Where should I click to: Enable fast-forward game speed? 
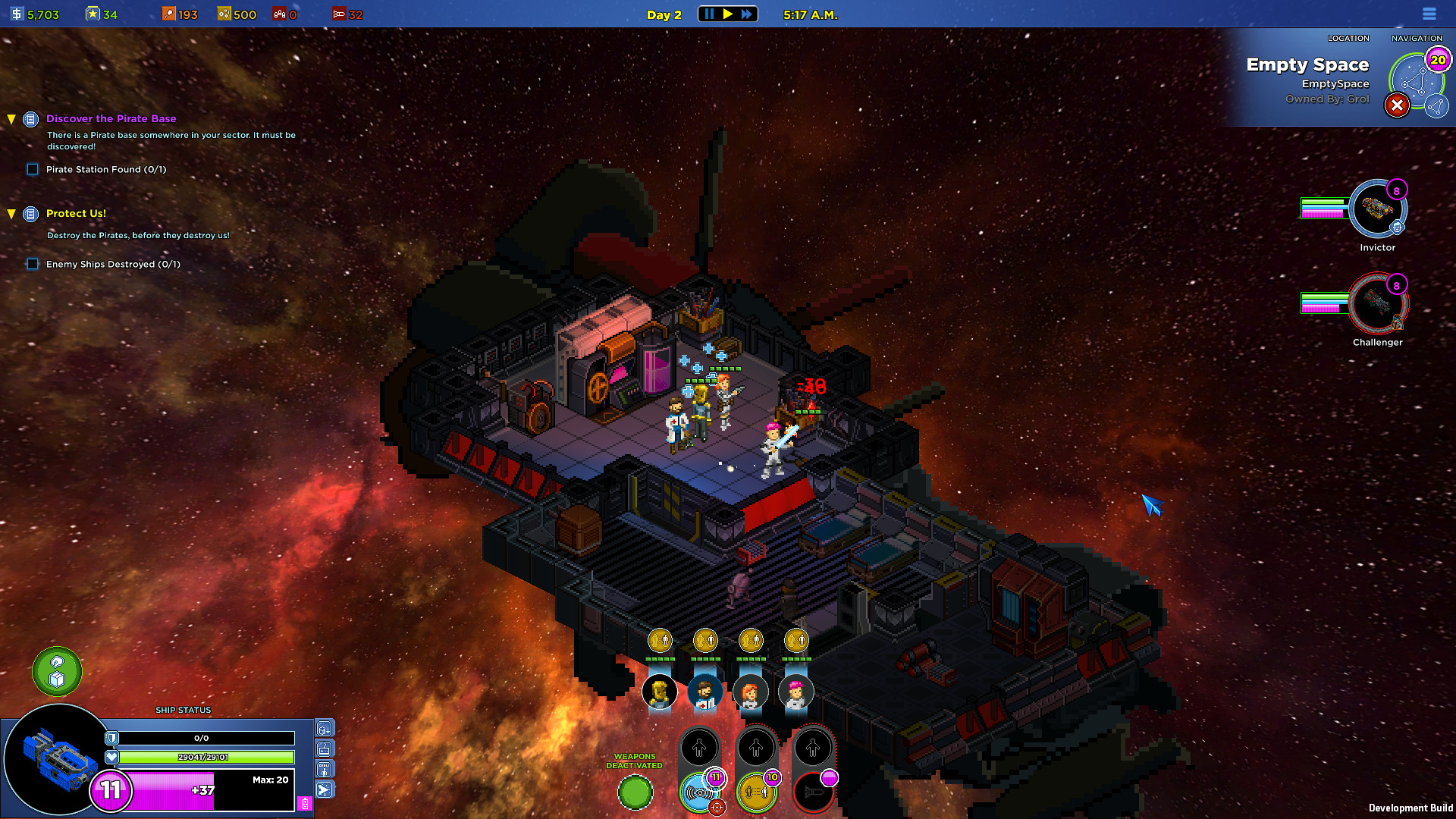(747, 14)
